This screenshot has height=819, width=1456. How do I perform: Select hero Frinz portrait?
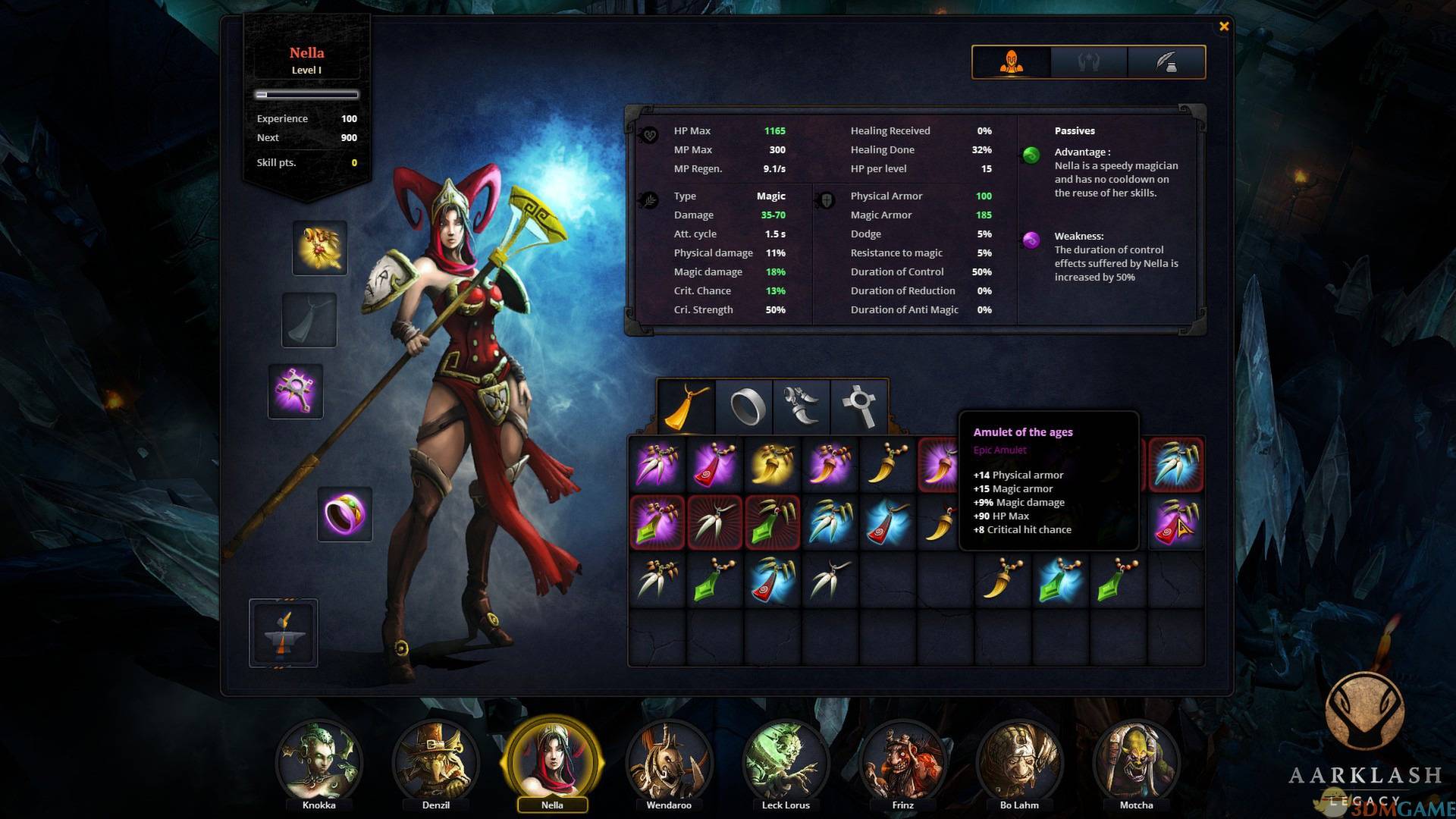[x=902, y=762]
